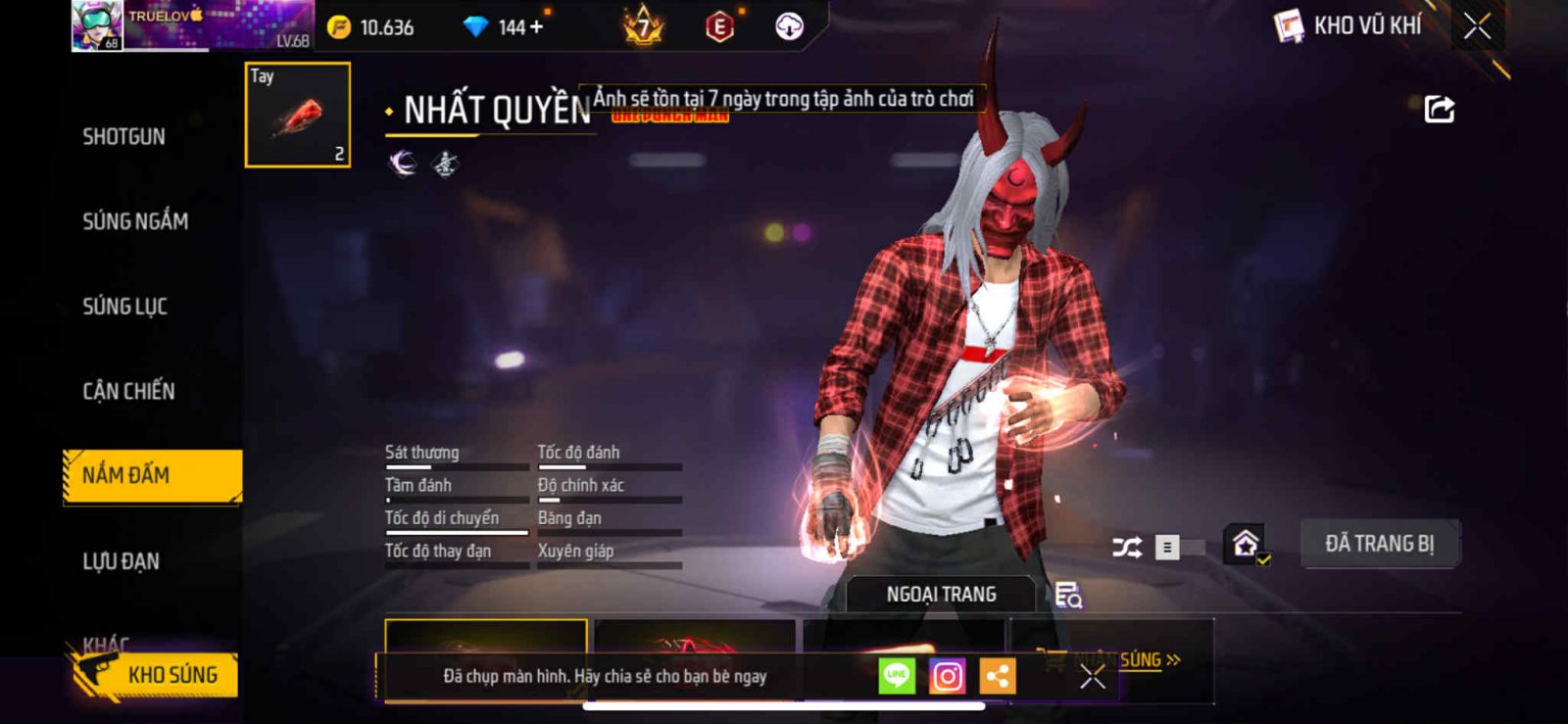Dismiss the screenshot share notification

[x=1093, y=676]
